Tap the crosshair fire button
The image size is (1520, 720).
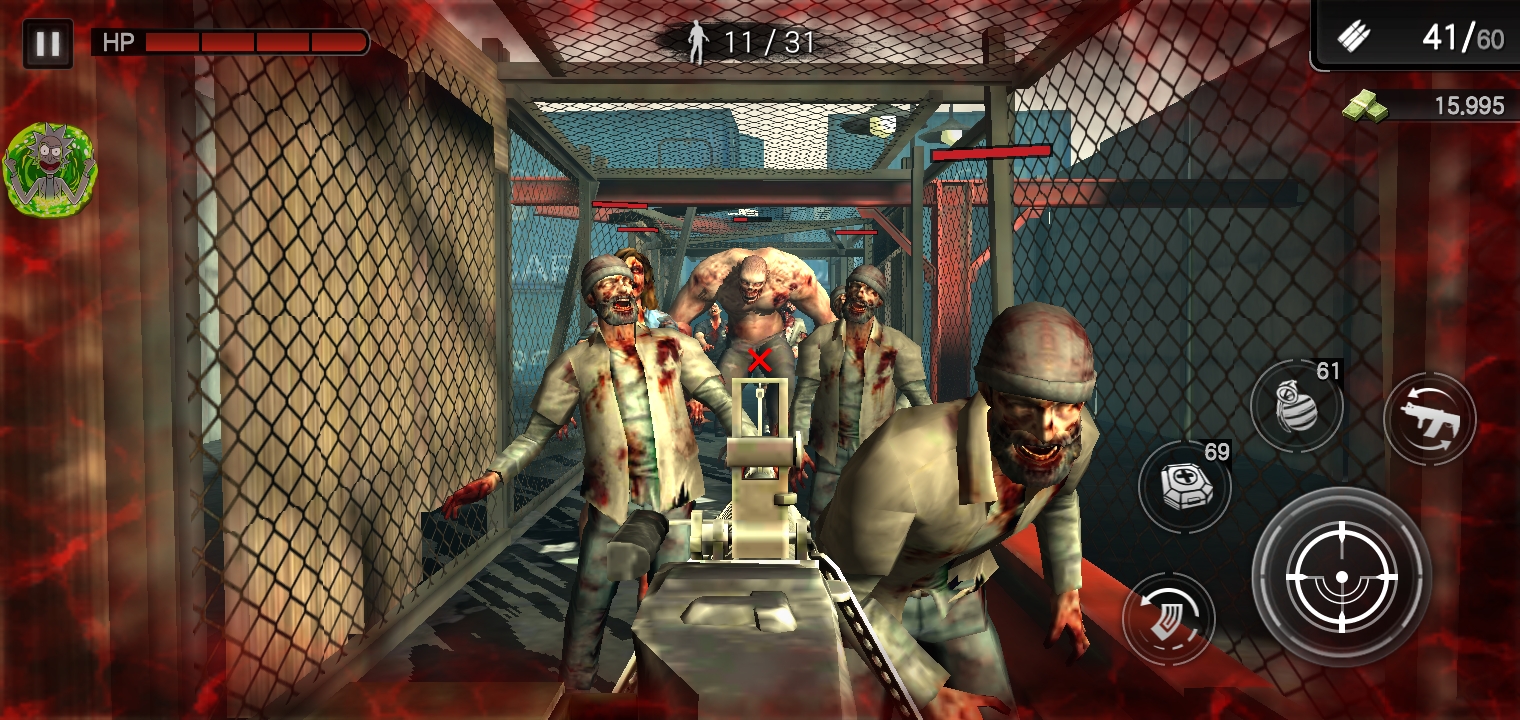click(x=1341, y=577)
